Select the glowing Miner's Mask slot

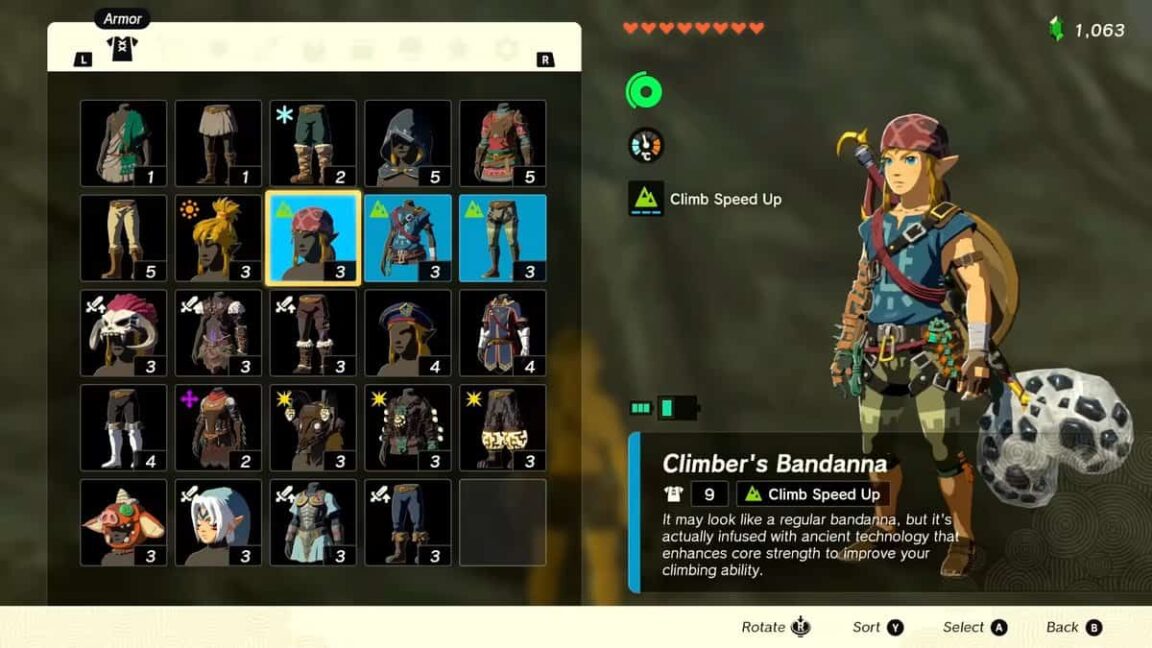pyautogui.click(x=313, y=428)
